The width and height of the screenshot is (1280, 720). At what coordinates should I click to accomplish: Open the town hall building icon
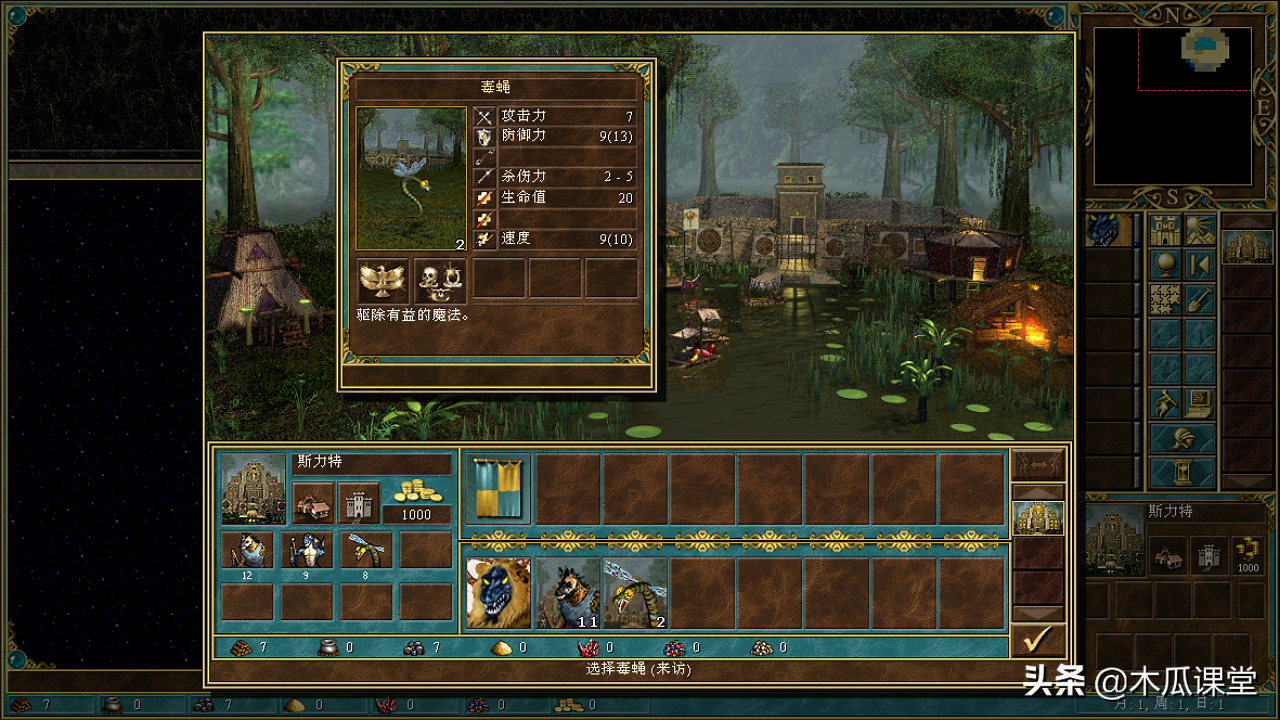tap(313, 502)
